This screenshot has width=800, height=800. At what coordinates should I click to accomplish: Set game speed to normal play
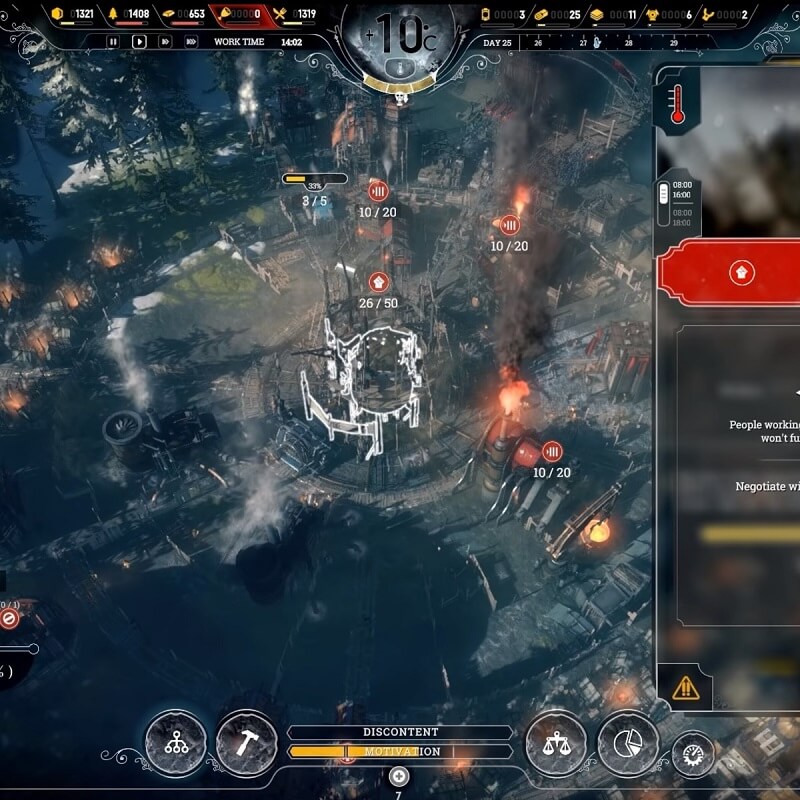pos(139,42)
